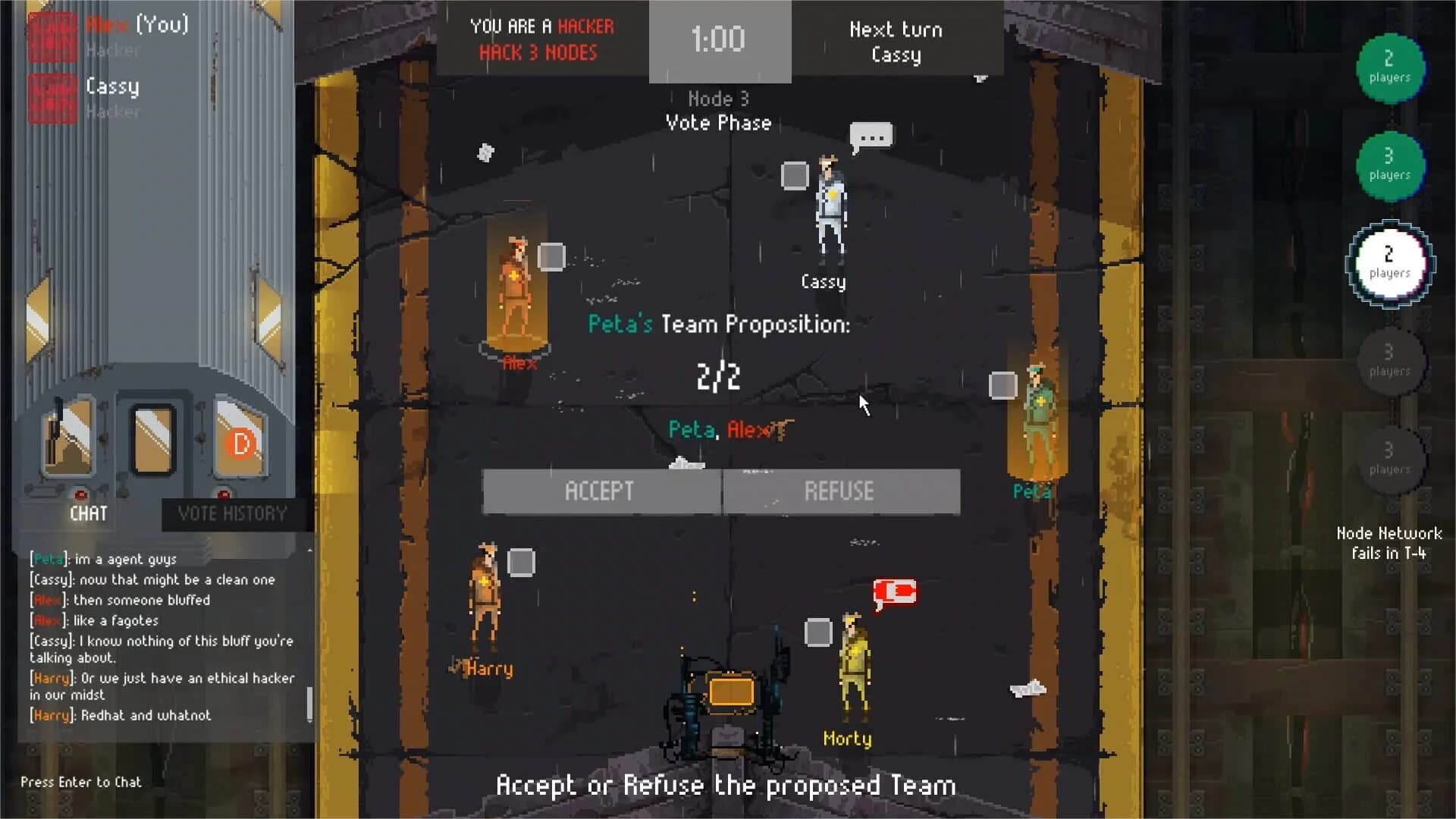The image size is (1456, 819).
Task: Click the topmost green '2 players' node
Action: (1391, 69)
